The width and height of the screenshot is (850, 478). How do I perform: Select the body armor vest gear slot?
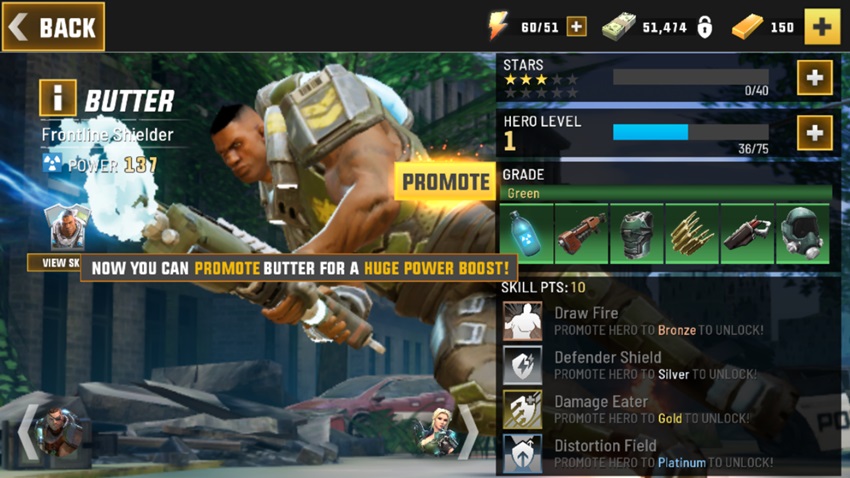coord(636,234)
